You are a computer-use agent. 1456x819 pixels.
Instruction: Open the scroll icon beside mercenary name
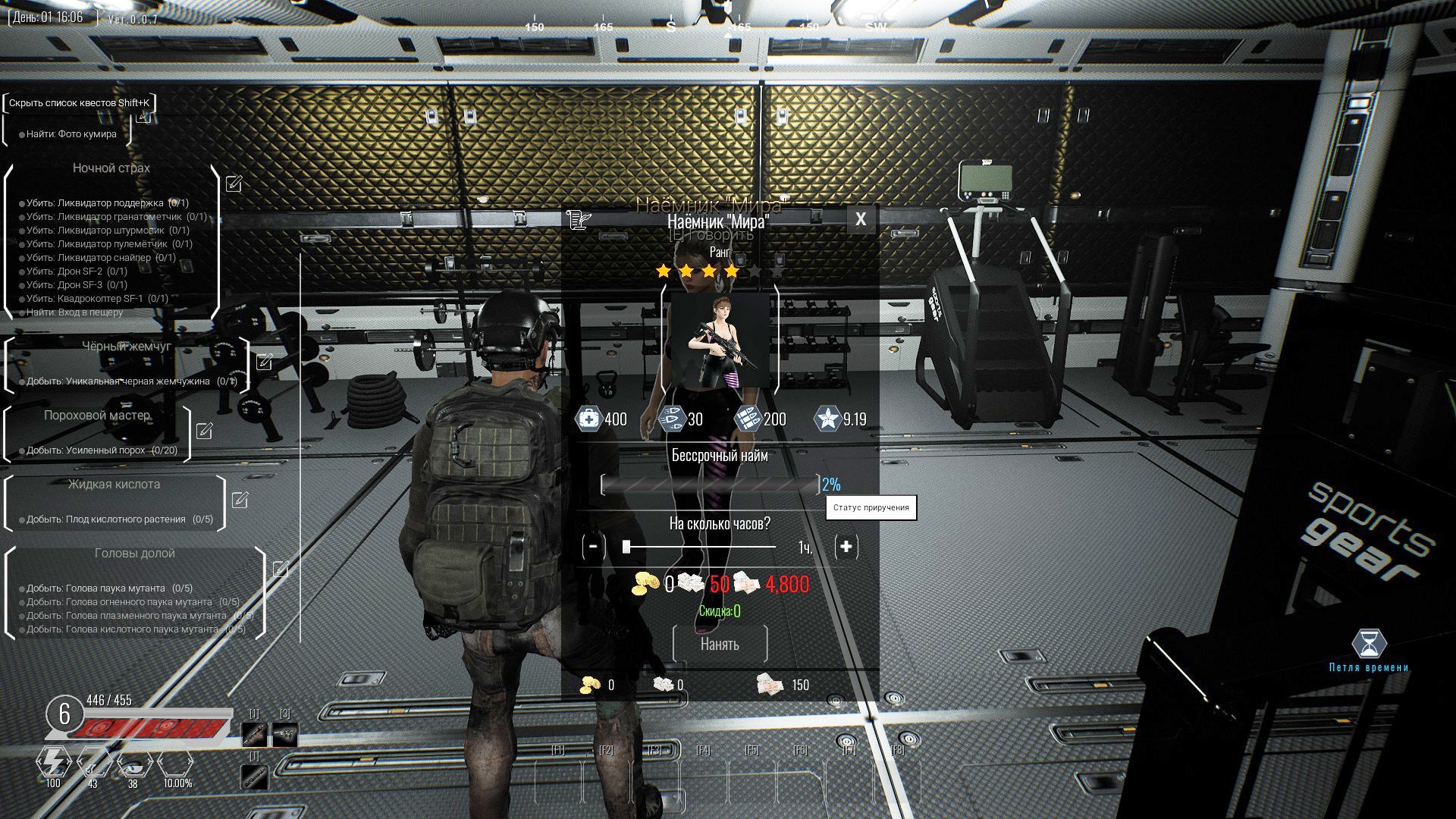pos(578,220)
